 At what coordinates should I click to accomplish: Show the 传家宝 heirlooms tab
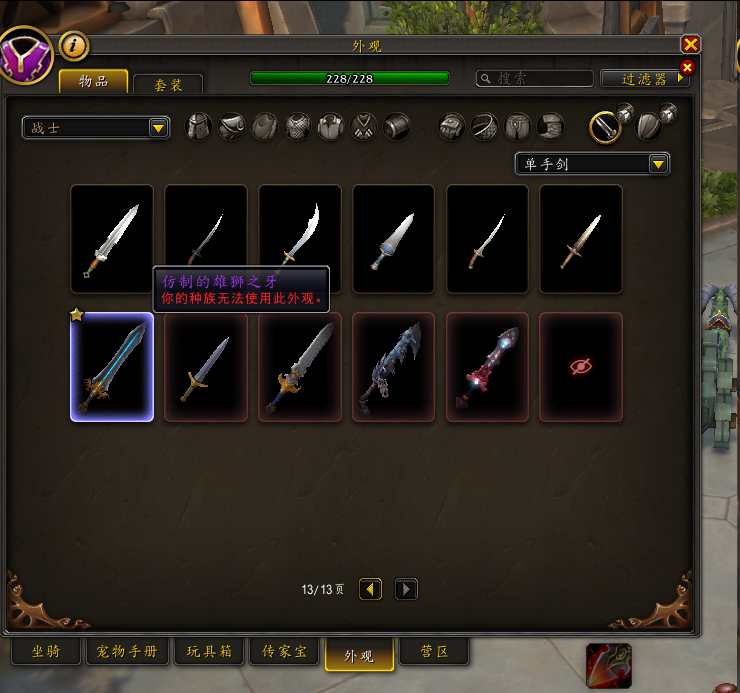pyautogui.click(x=285, y=652)
